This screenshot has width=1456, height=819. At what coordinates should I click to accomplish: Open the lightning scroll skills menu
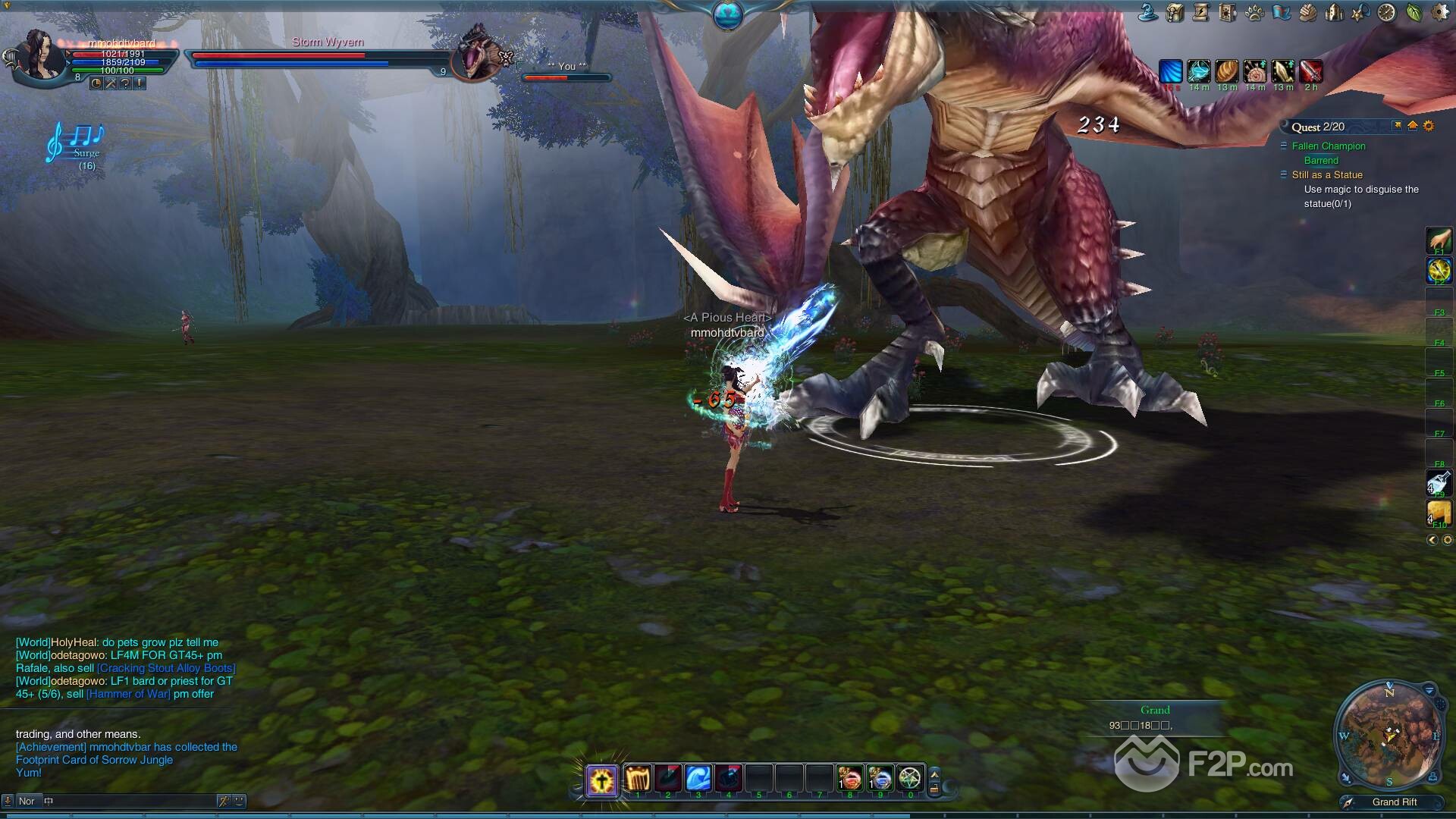(1200, 12)
